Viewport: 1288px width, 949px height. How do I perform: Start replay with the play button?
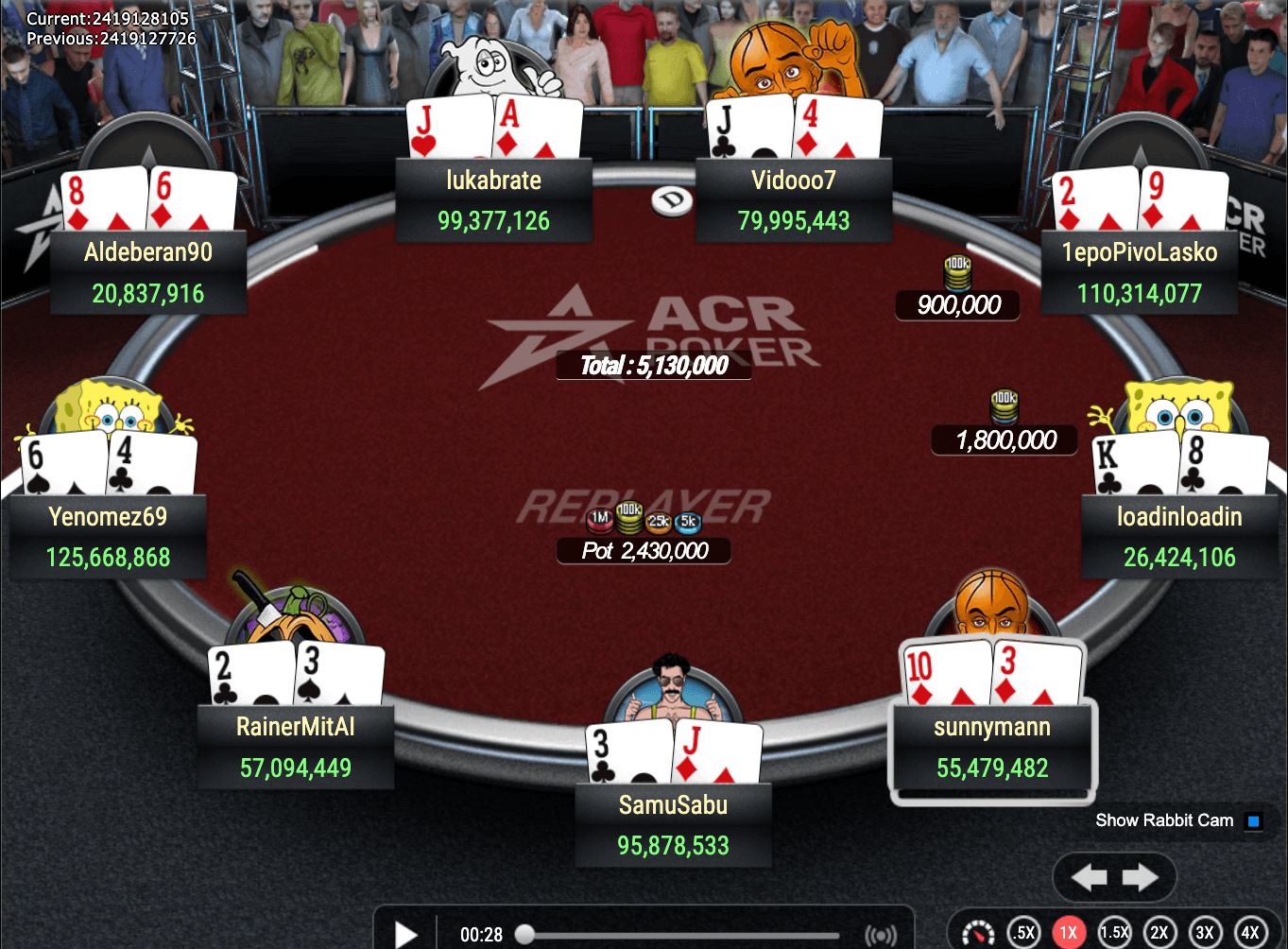[x=406, y=934]
